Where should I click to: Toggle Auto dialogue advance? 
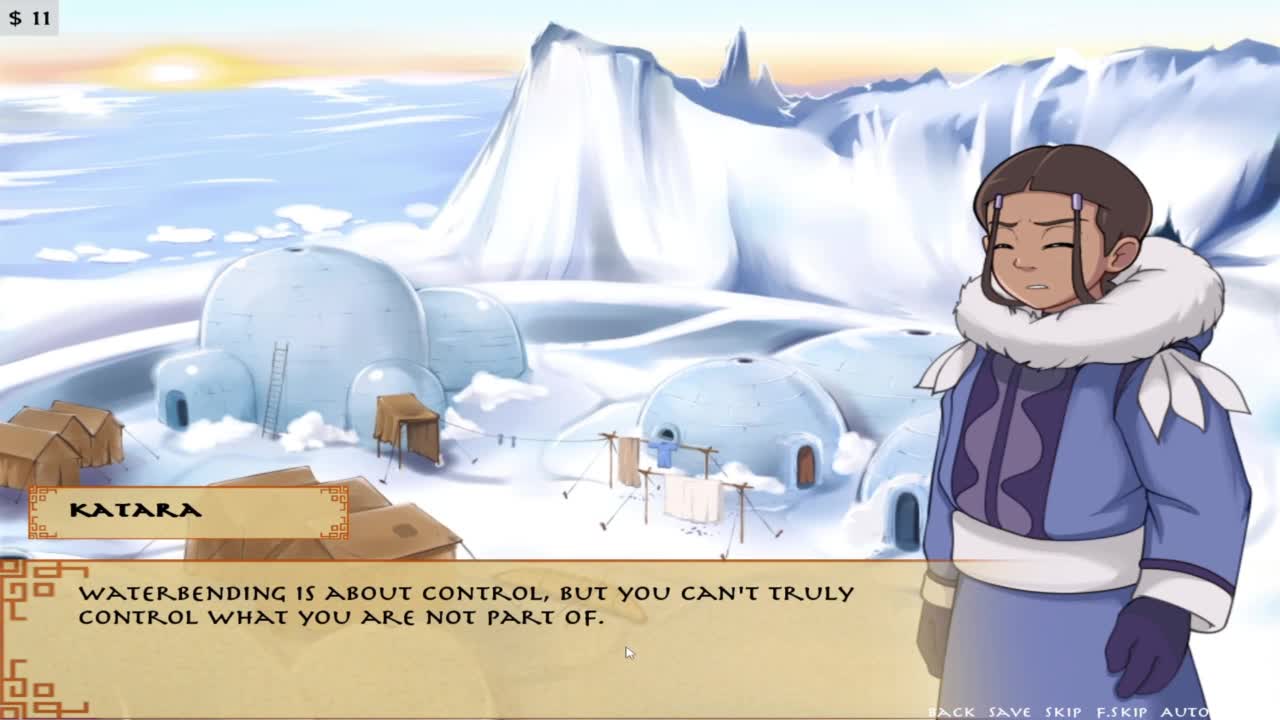(1184, 712)
